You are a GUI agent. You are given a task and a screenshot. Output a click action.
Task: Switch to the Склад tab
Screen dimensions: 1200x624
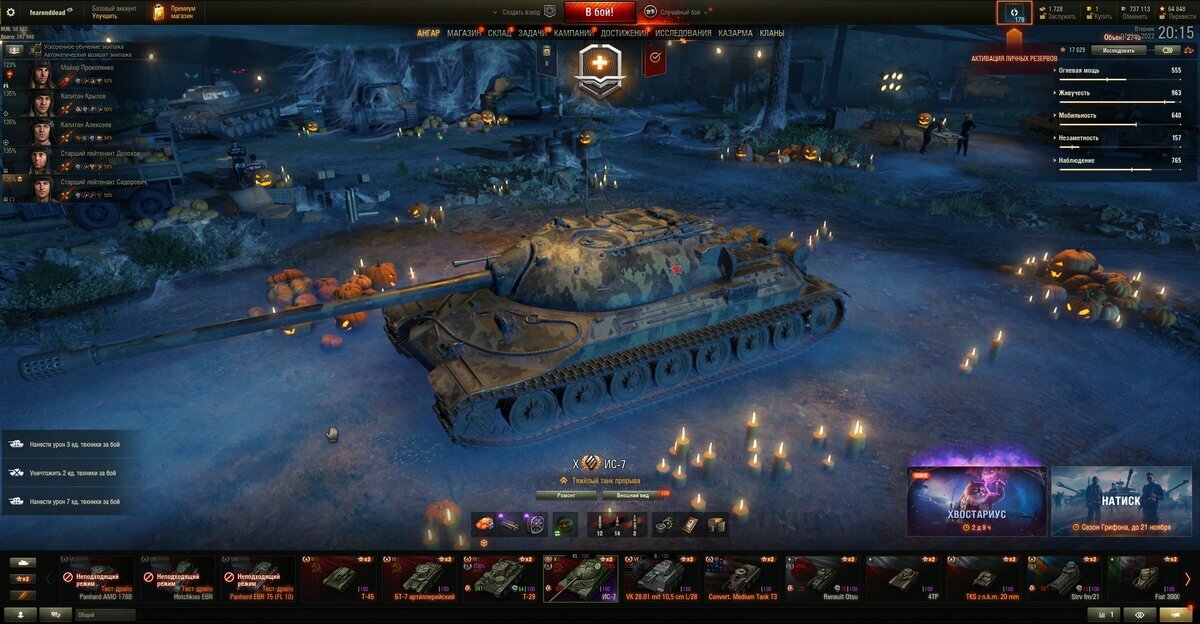(500, 33)
